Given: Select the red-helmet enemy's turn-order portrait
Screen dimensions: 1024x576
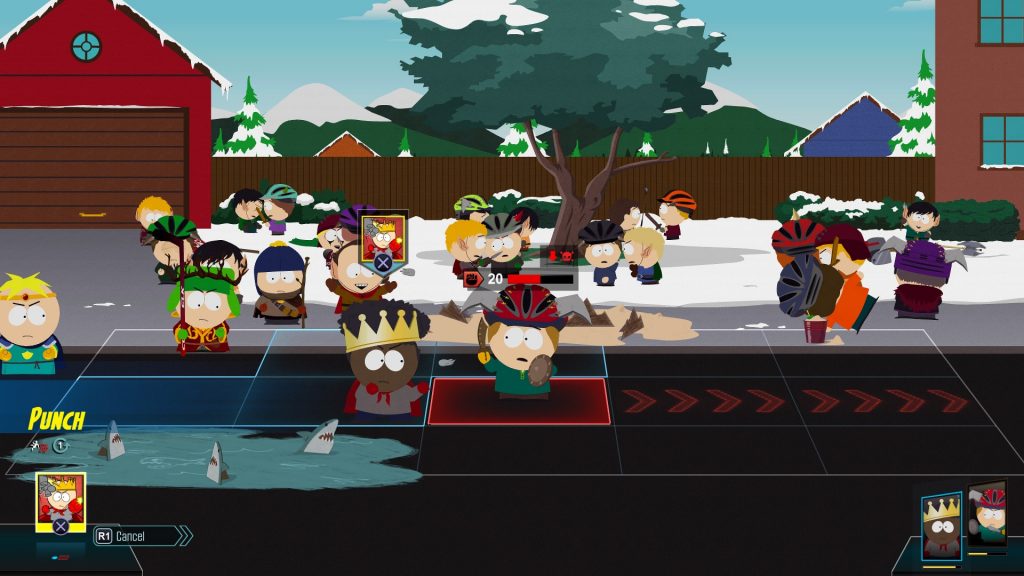Looking at the screenshot, I should 987,517.
